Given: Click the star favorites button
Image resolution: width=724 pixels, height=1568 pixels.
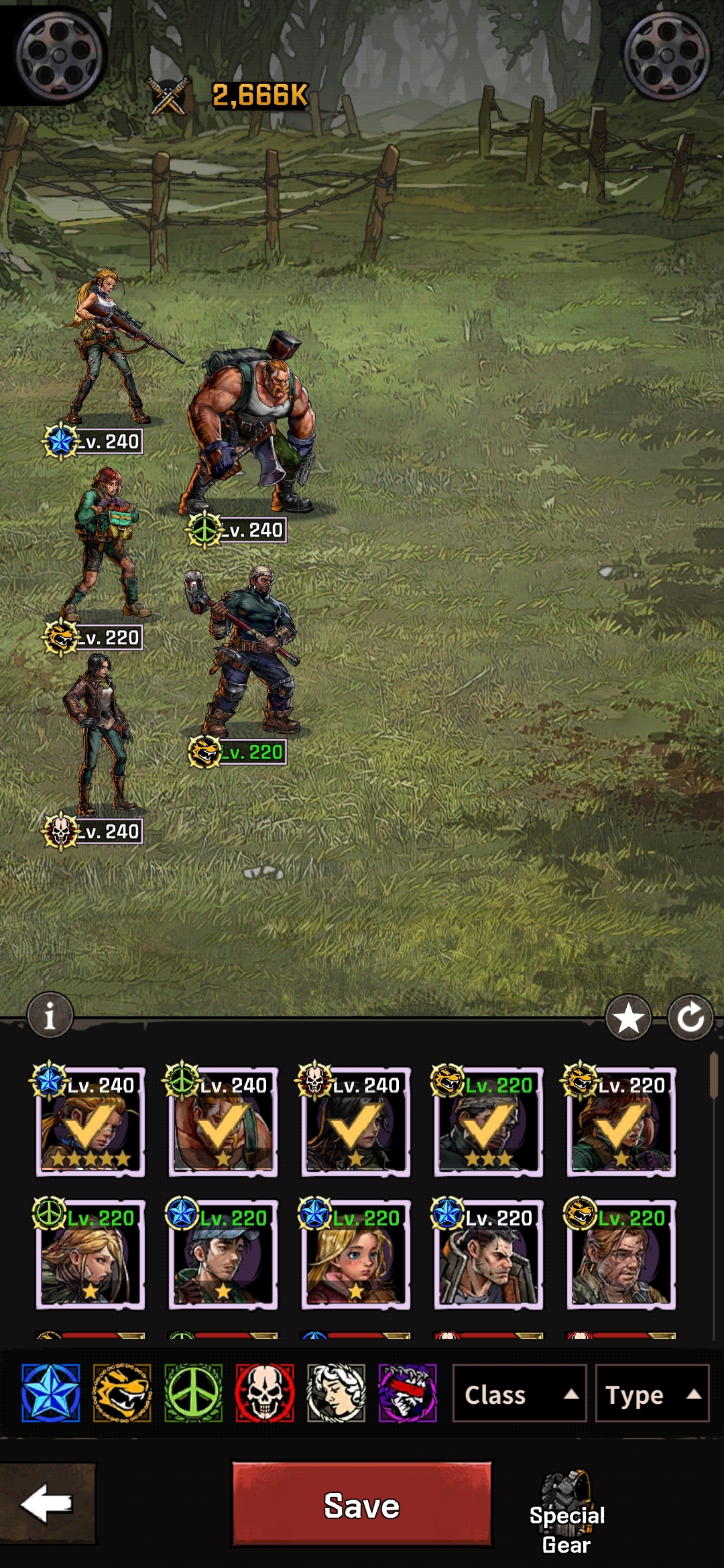Looking at the screenshot, I should click(x=628, y=1018).
